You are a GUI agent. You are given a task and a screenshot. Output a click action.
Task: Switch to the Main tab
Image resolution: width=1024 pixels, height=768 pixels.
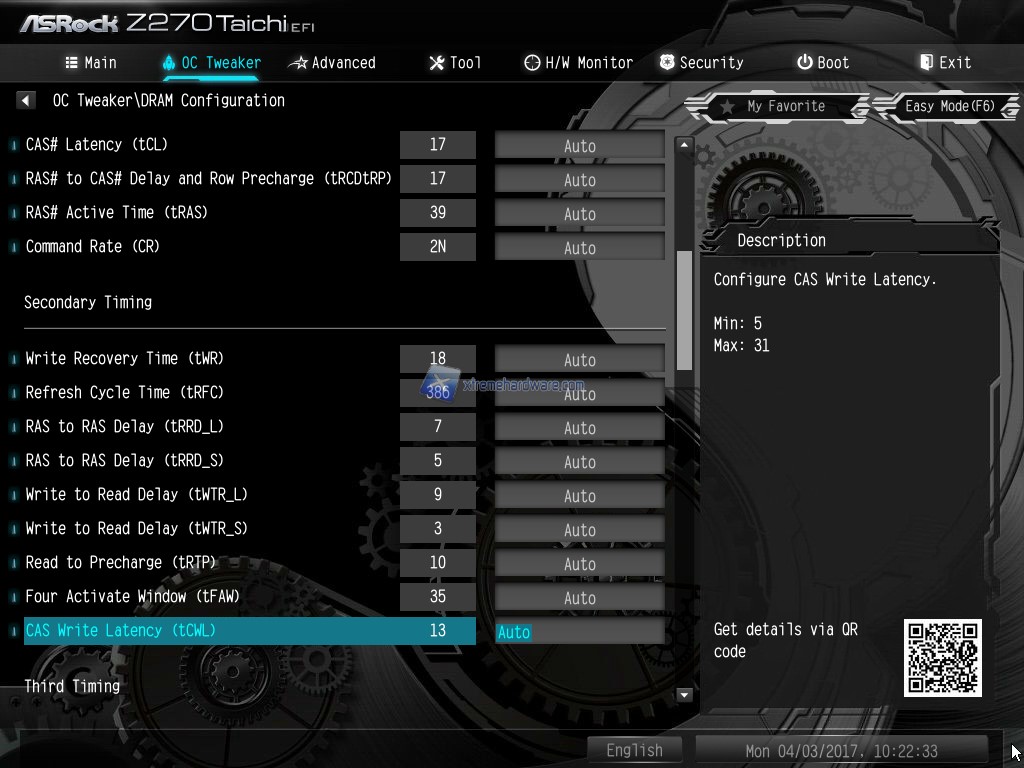91,62
